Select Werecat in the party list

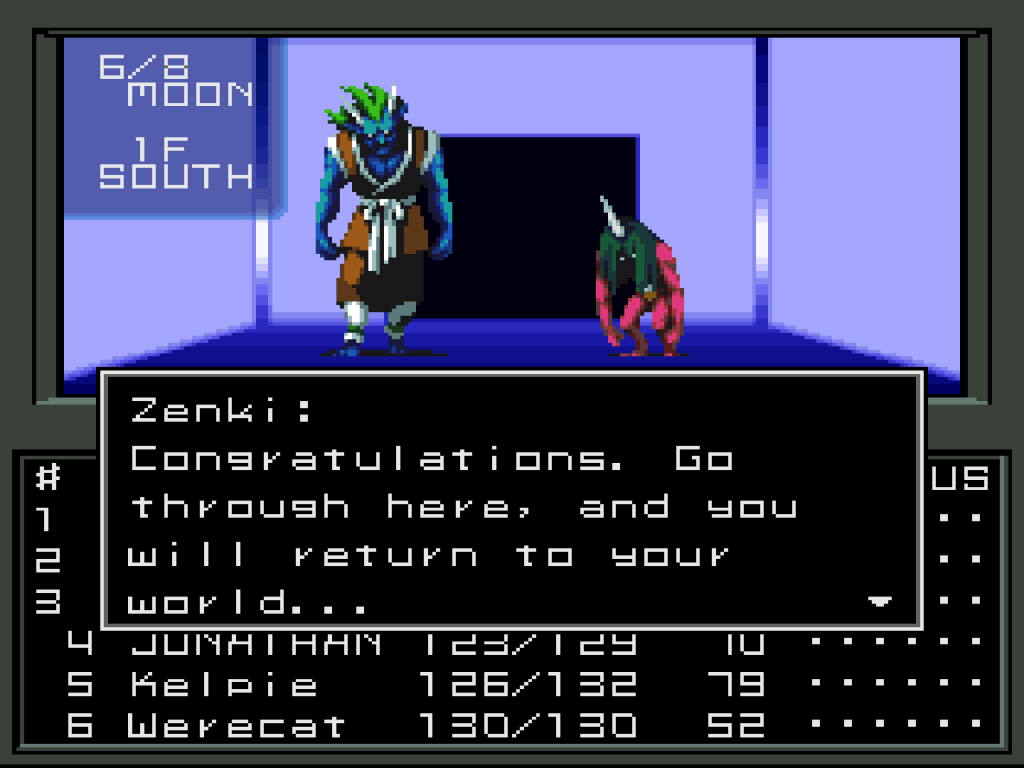(236, 725)
